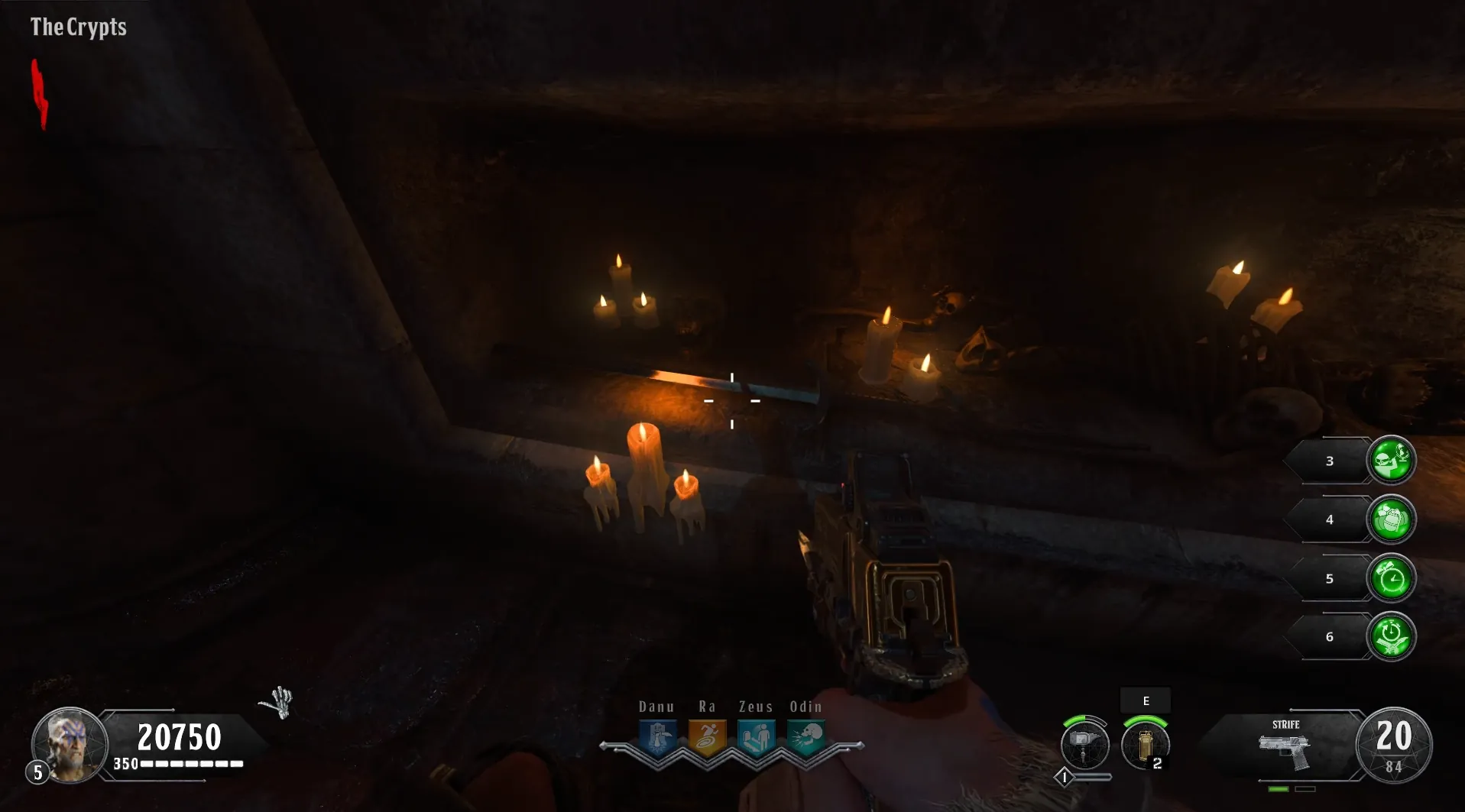
Task: Click the hammer special weapon icon
Action: 1084,744
